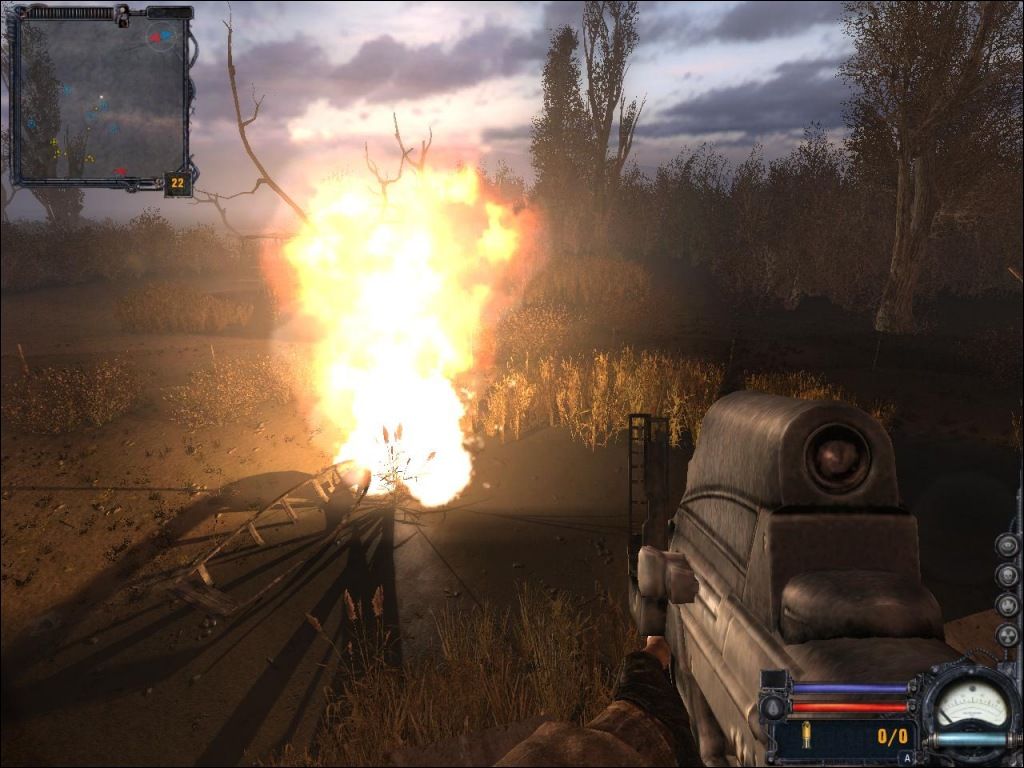Click the minimap compass indicator
Screen dimensions: 1024x768
point(161,38)
